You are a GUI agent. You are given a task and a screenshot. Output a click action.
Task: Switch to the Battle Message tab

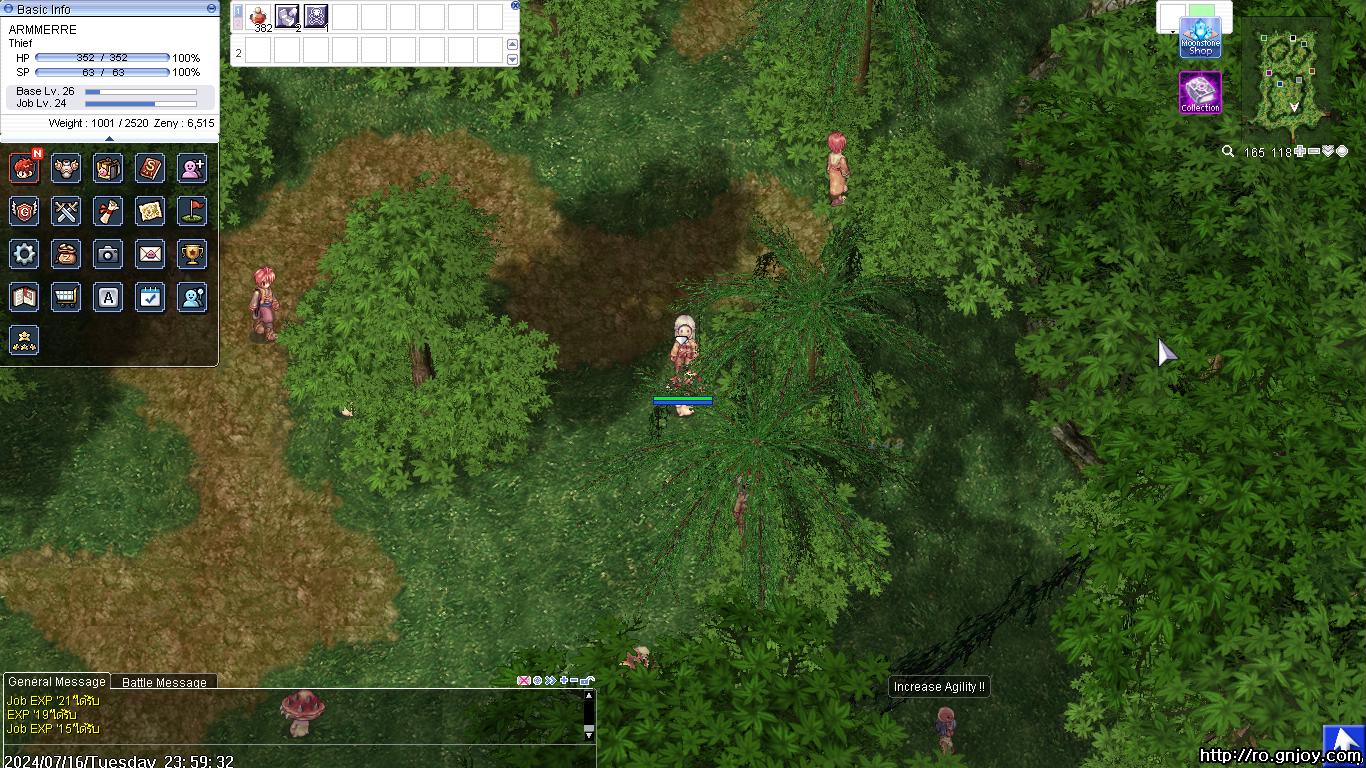[163, 682]
